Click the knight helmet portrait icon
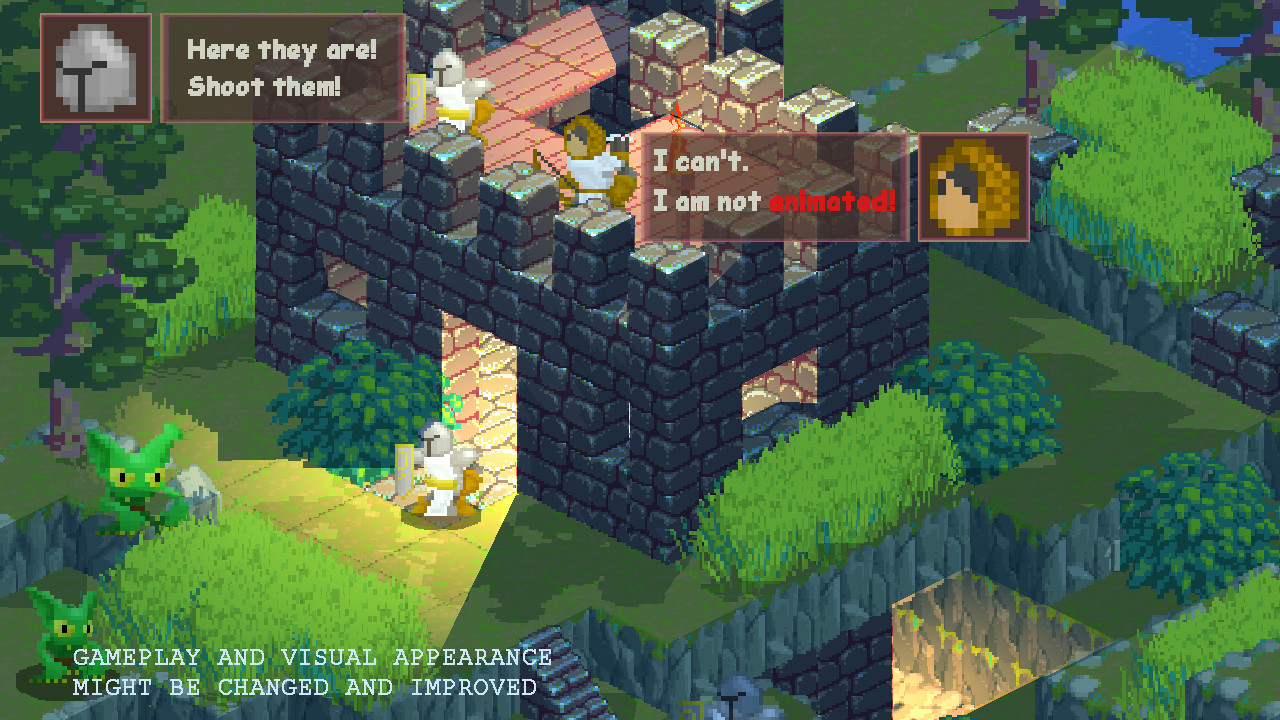Viewport: 1280px width, 720px height. pyautogui.click(x=95, y=68)
